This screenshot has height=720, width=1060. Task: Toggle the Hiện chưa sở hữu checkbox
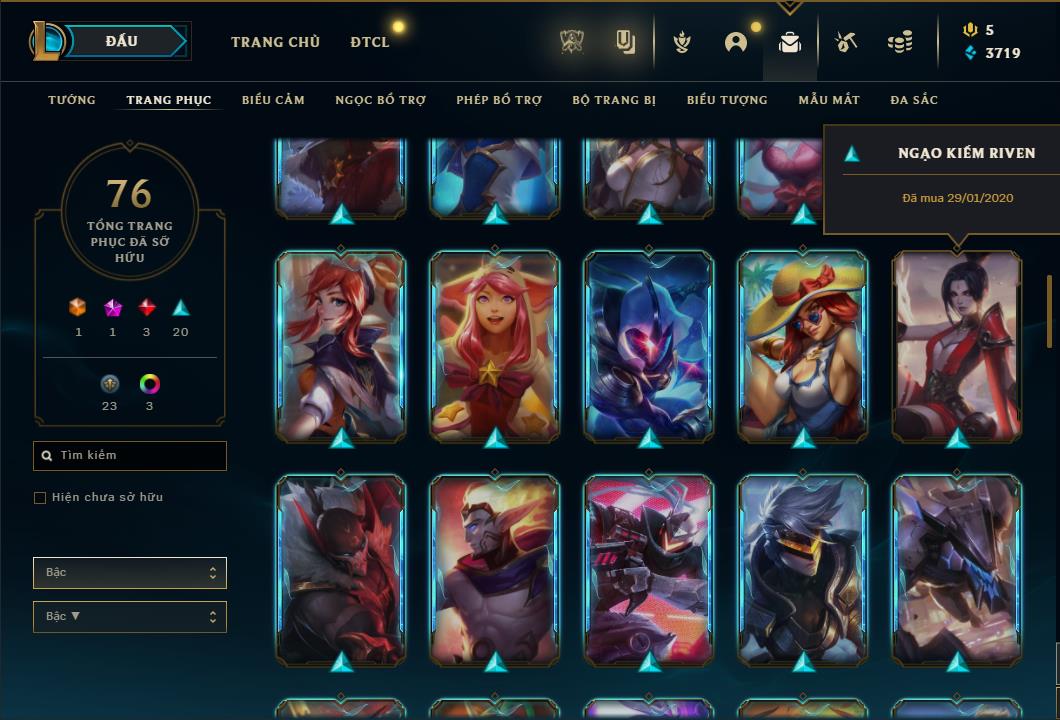(40, 498)
